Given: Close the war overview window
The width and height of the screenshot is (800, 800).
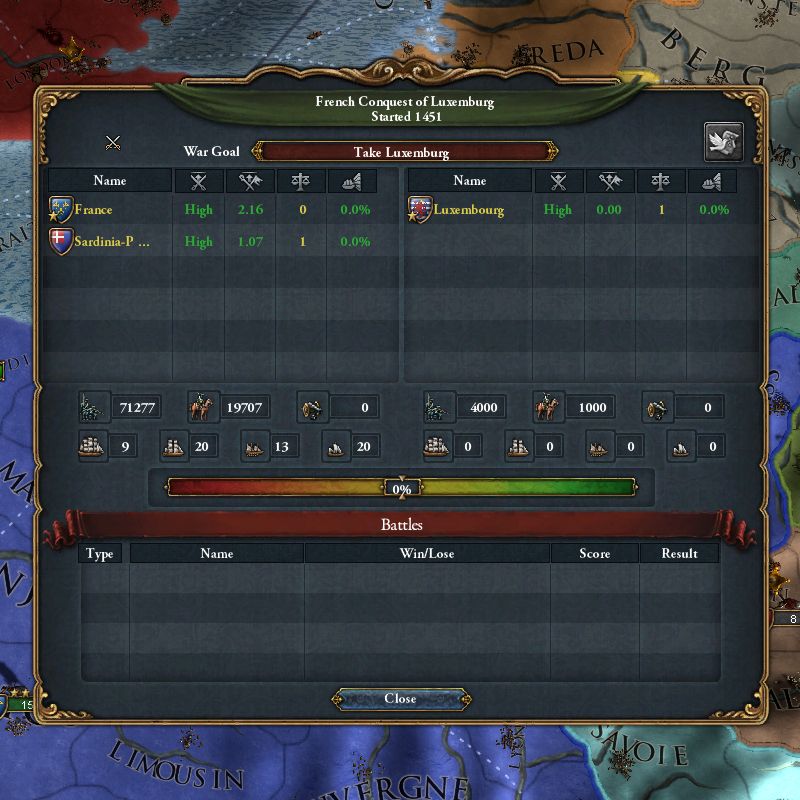Looking at the screenshot, I should (x=400, y=699).
